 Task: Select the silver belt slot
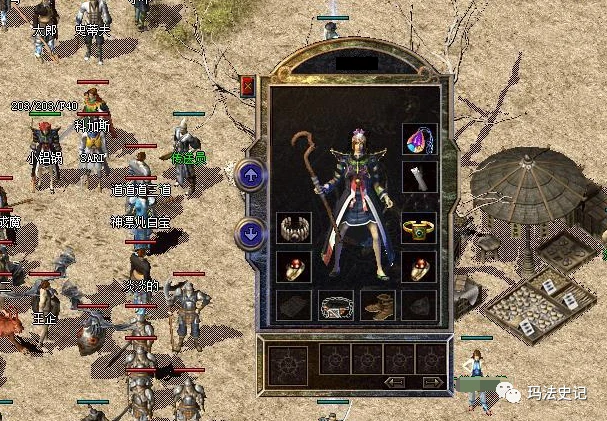[336, 305]
